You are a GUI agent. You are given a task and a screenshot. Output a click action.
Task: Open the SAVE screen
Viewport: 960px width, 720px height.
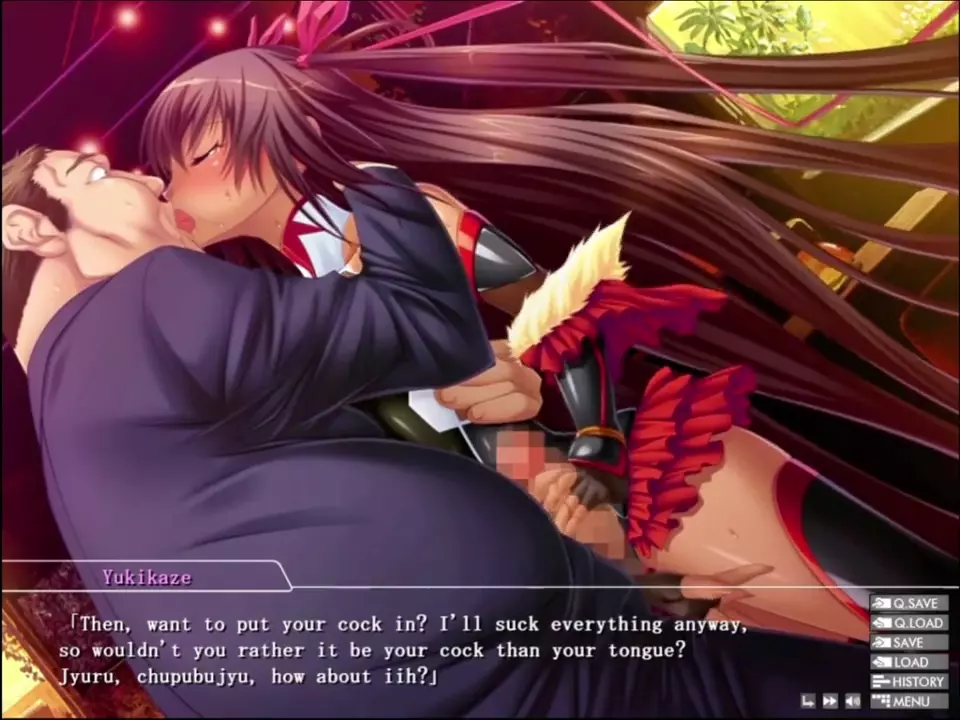point(908,642)
